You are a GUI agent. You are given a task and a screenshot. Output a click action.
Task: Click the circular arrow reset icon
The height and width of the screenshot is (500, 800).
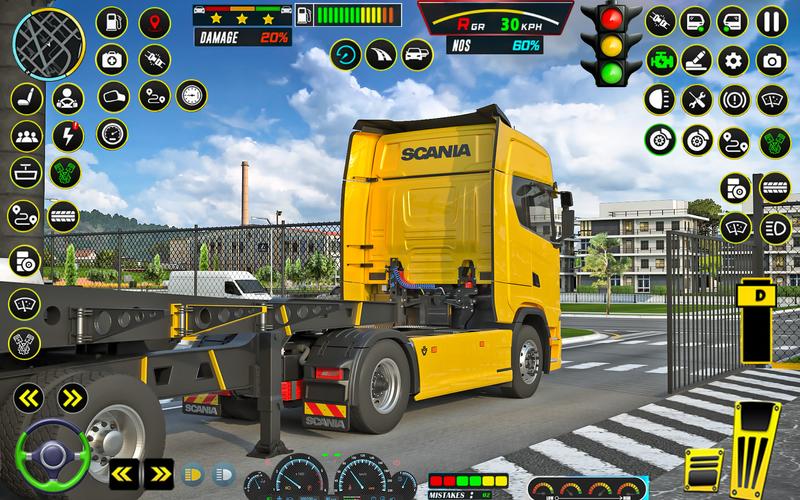346,54
